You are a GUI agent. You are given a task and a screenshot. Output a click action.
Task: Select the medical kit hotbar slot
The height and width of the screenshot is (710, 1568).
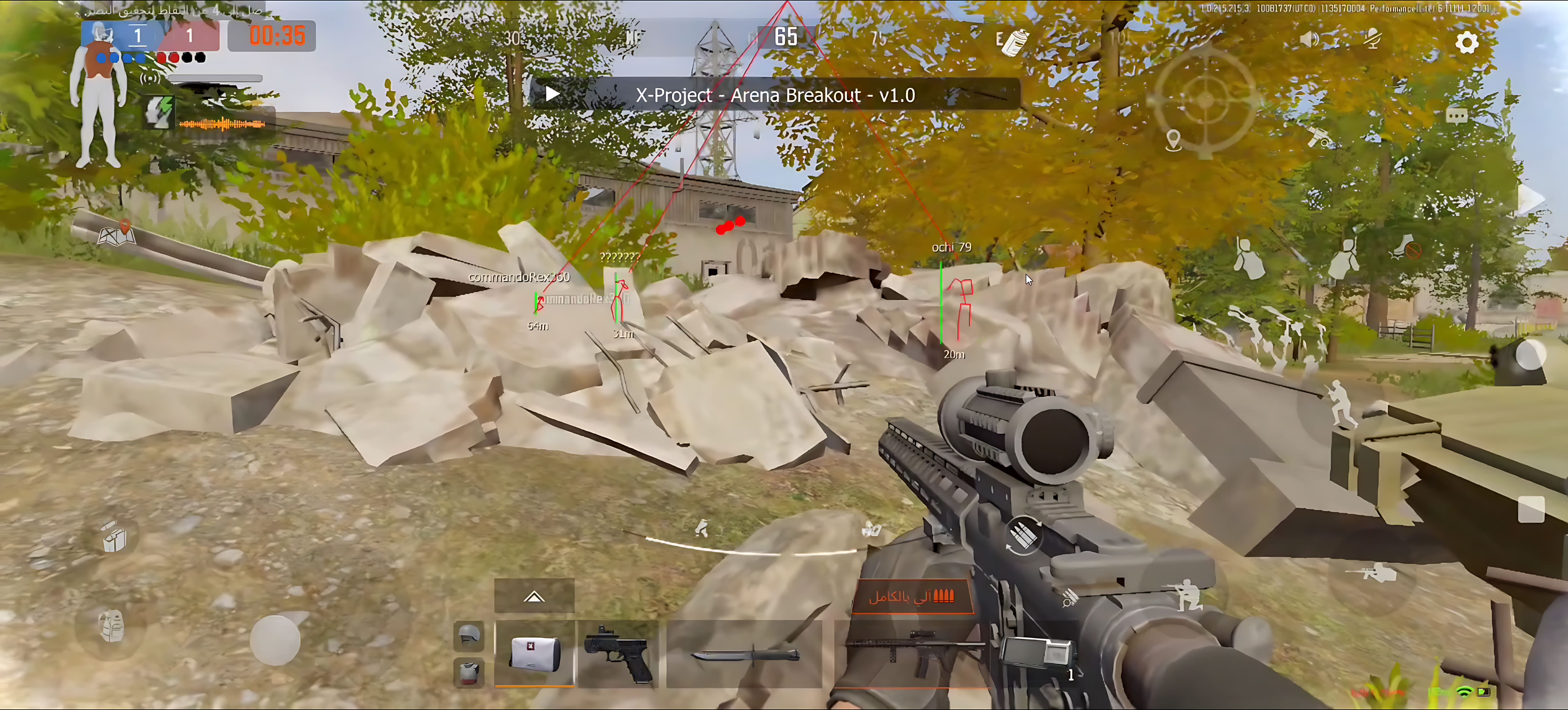[x=534, y=653]
